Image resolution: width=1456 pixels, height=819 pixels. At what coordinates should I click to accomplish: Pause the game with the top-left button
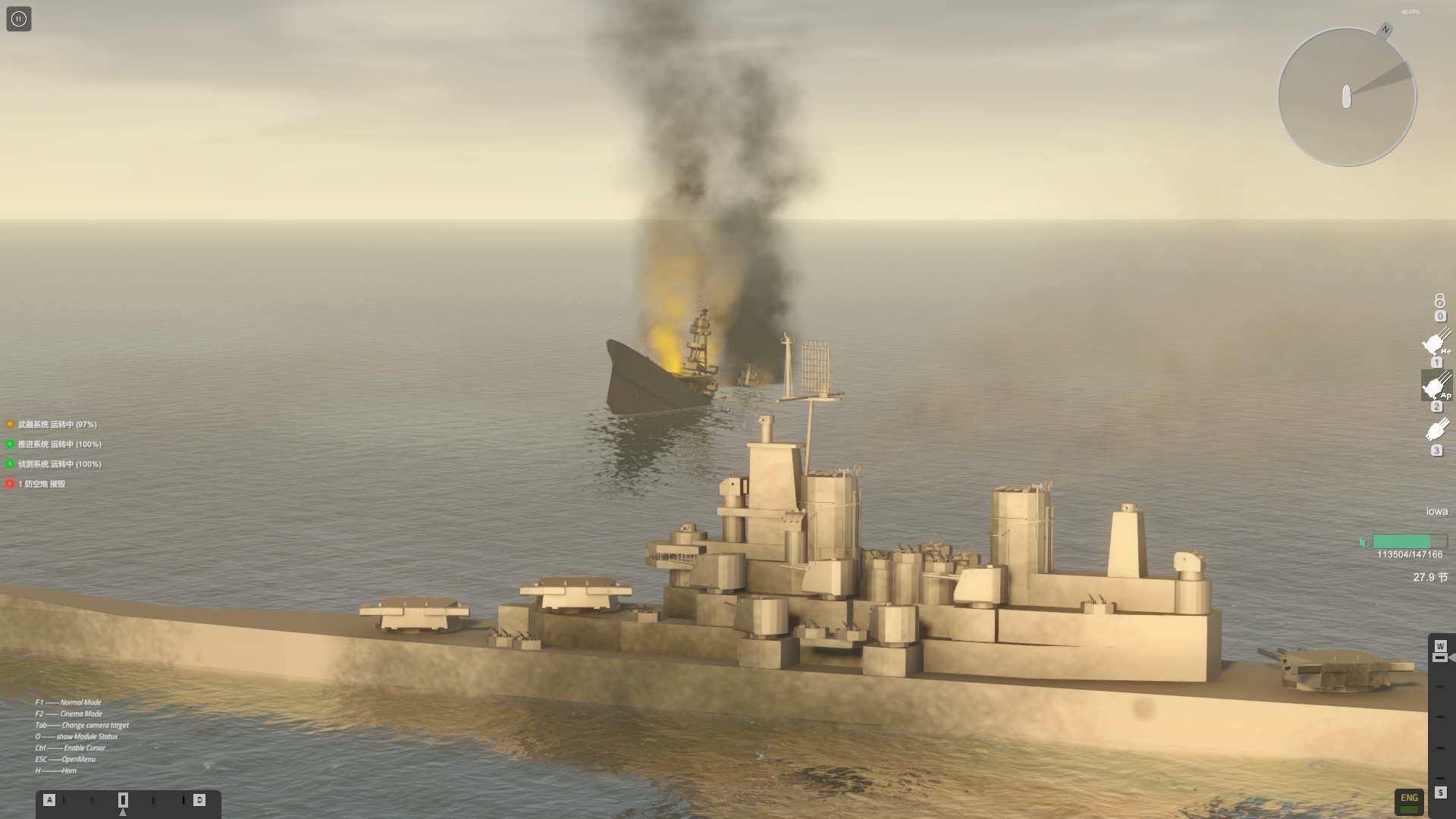click(19, 19)
